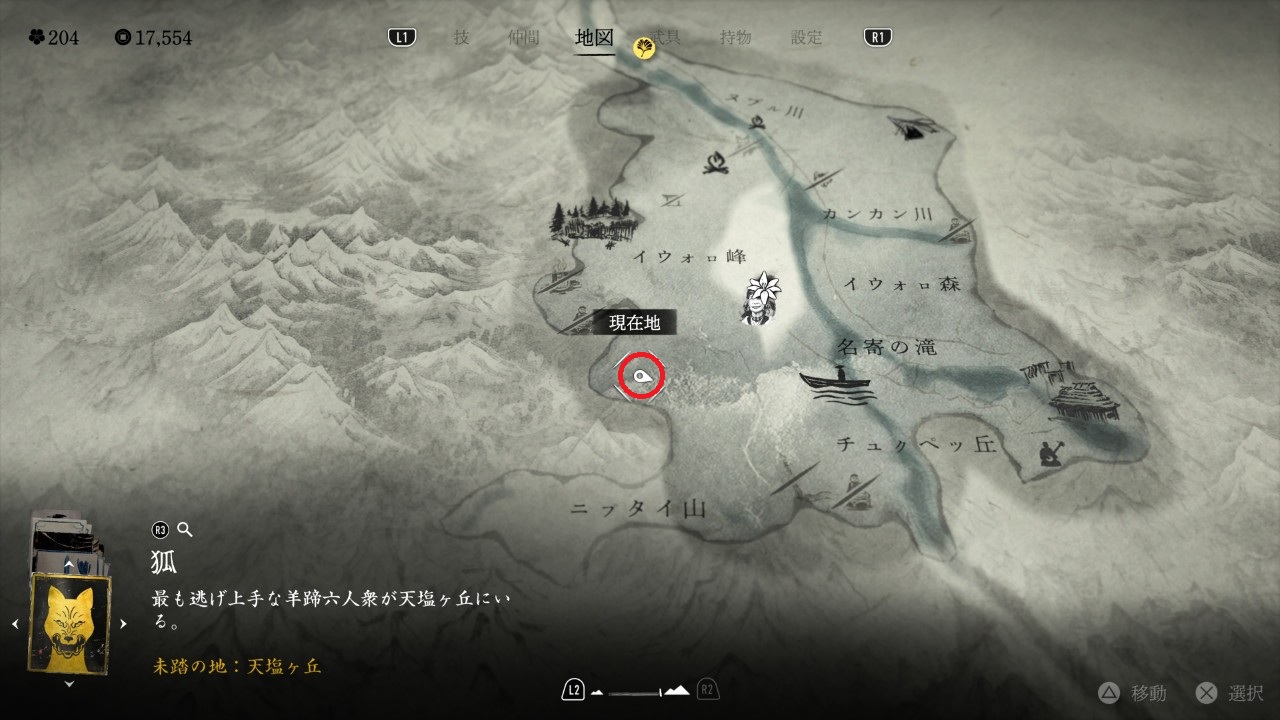Go to the 設定 (Settings) tab

pos(806,38)
